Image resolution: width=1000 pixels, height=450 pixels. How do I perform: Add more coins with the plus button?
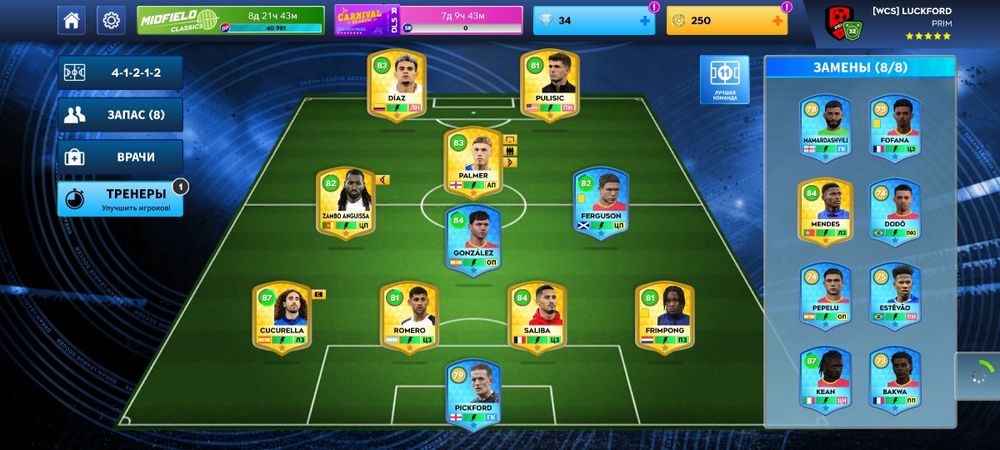pos(778,20)
